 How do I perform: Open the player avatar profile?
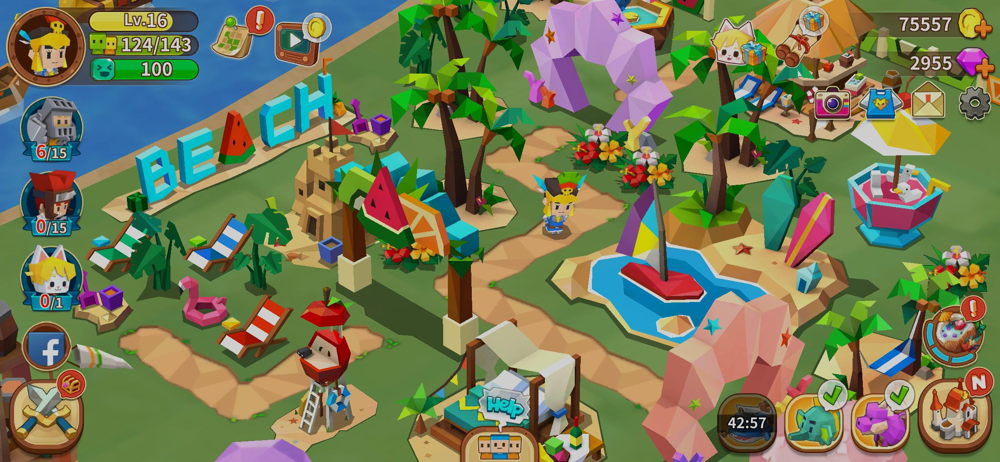(x=46, y=44)
